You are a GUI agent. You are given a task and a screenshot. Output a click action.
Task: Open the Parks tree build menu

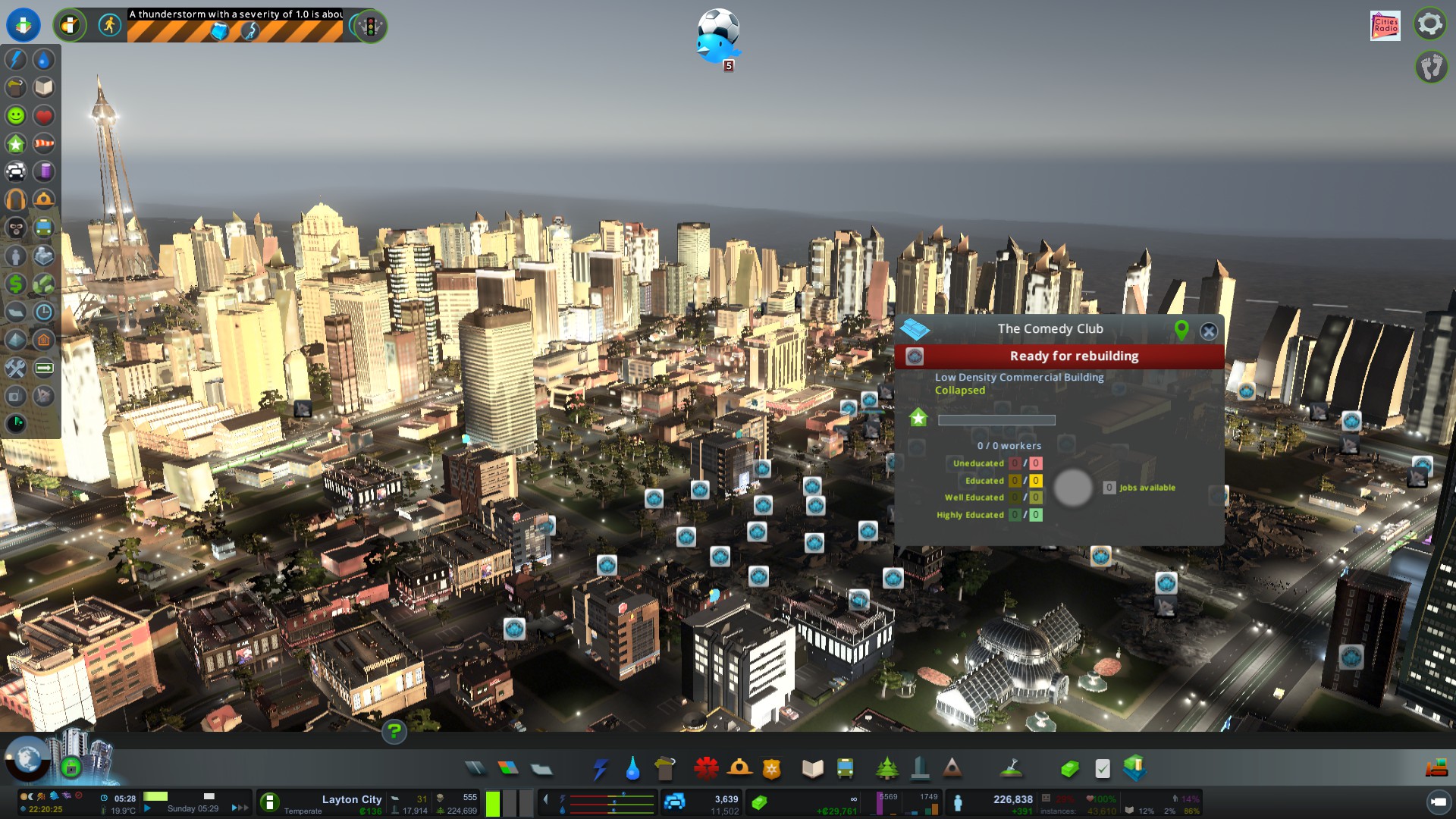click(x=886, y=769)
